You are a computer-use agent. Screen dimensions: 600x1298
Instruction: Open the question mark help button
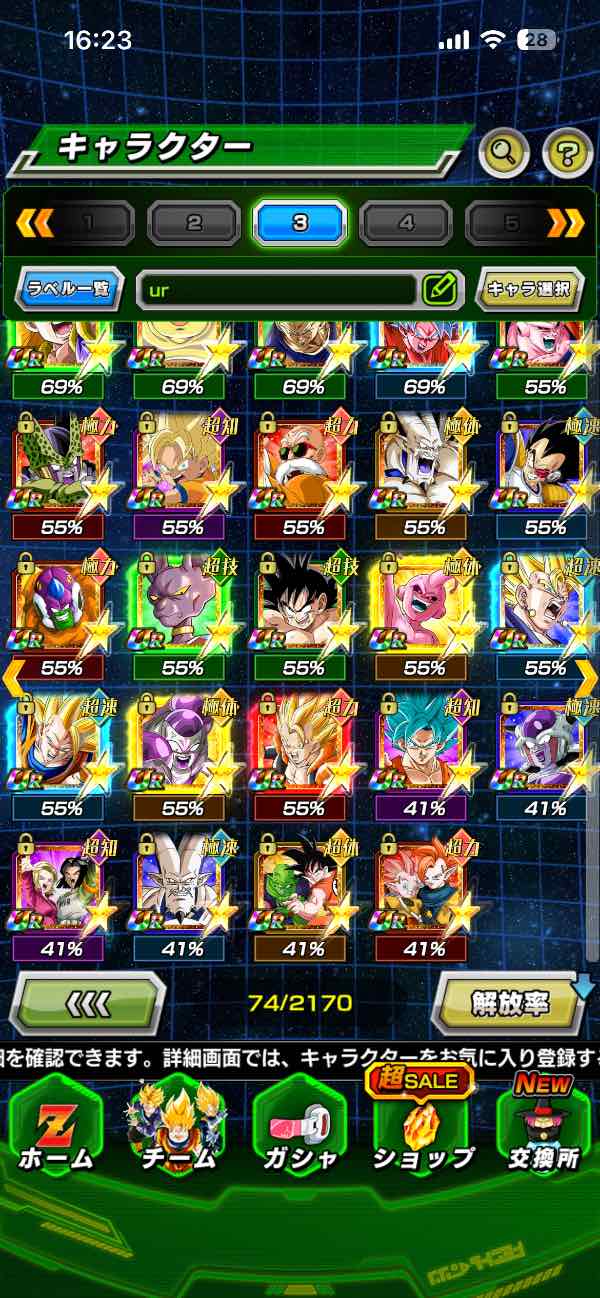[567, 153]
